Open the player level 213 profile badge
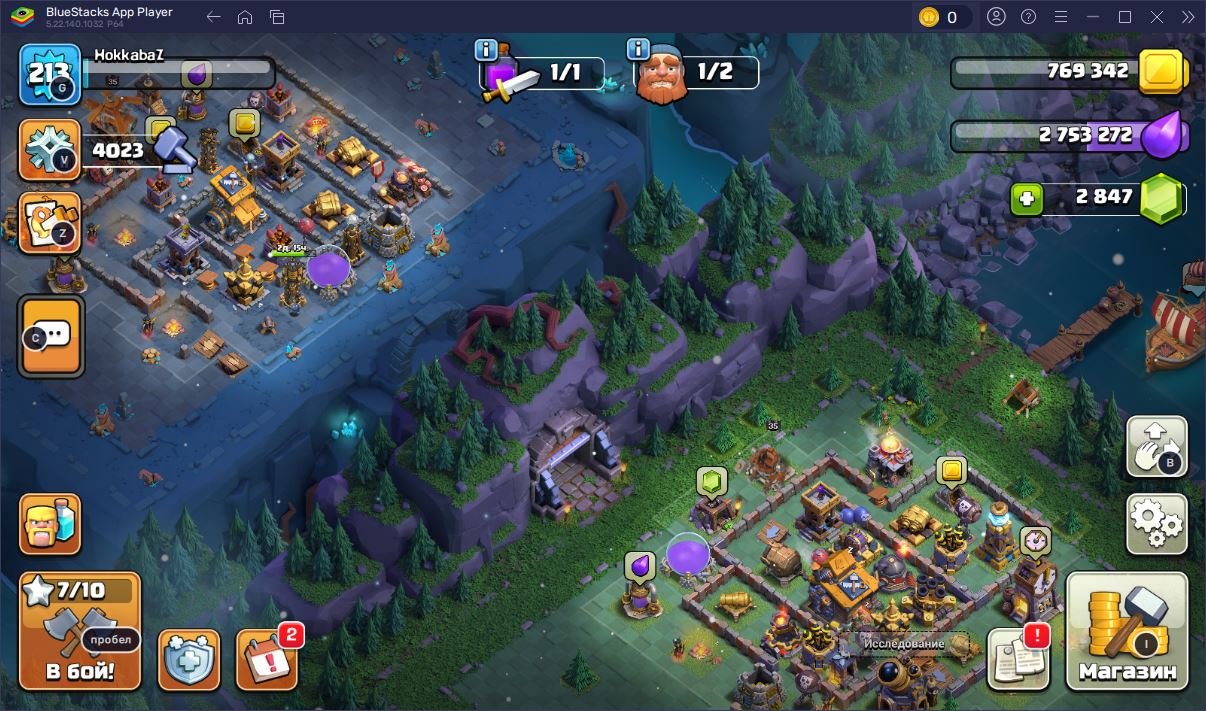The image size is (1206, 711). click(50, 74)
